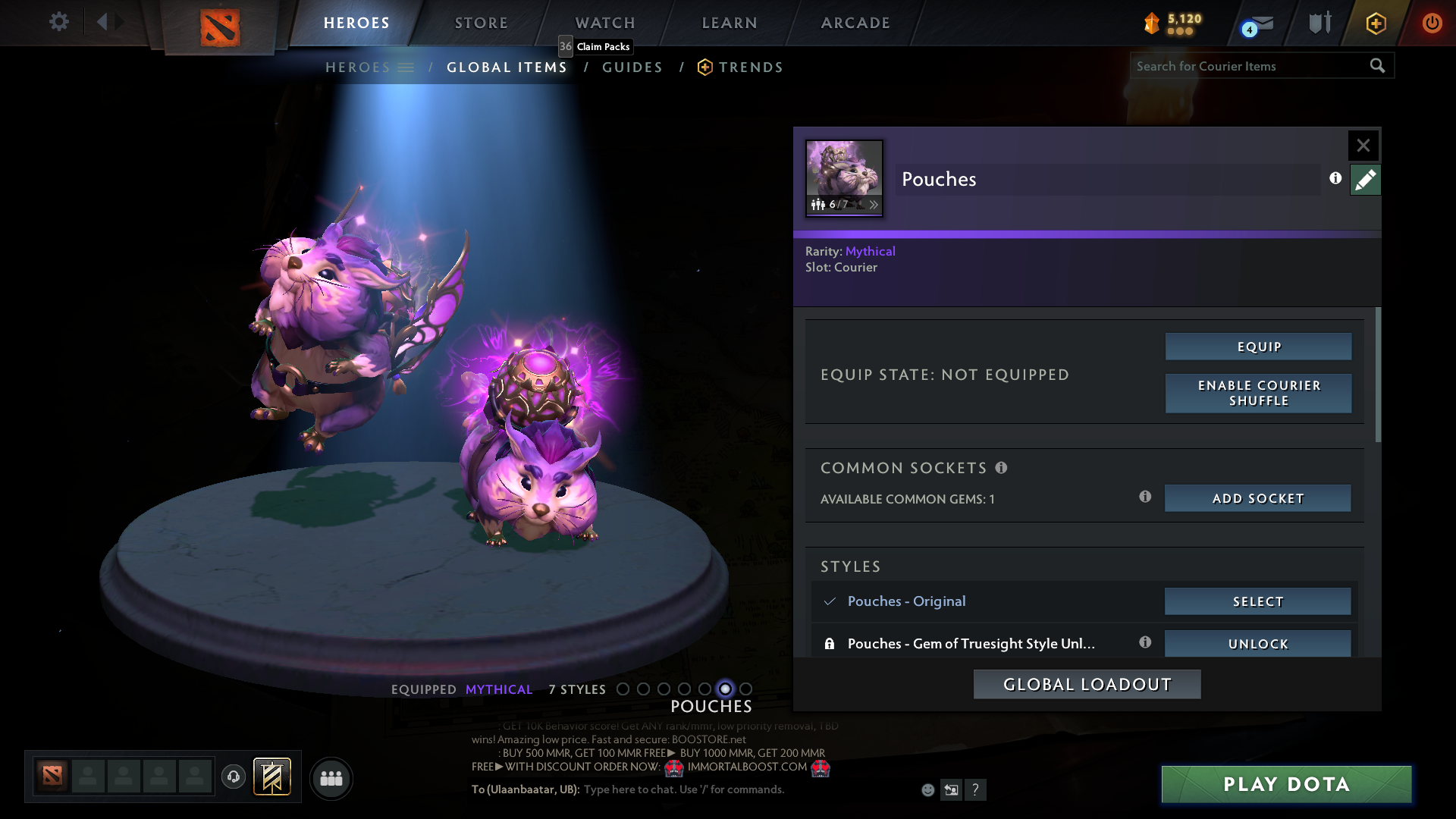The image size is (1456, 819).
Task: Open the emoticon smiley picker near chat
Action: pos(927,789)
